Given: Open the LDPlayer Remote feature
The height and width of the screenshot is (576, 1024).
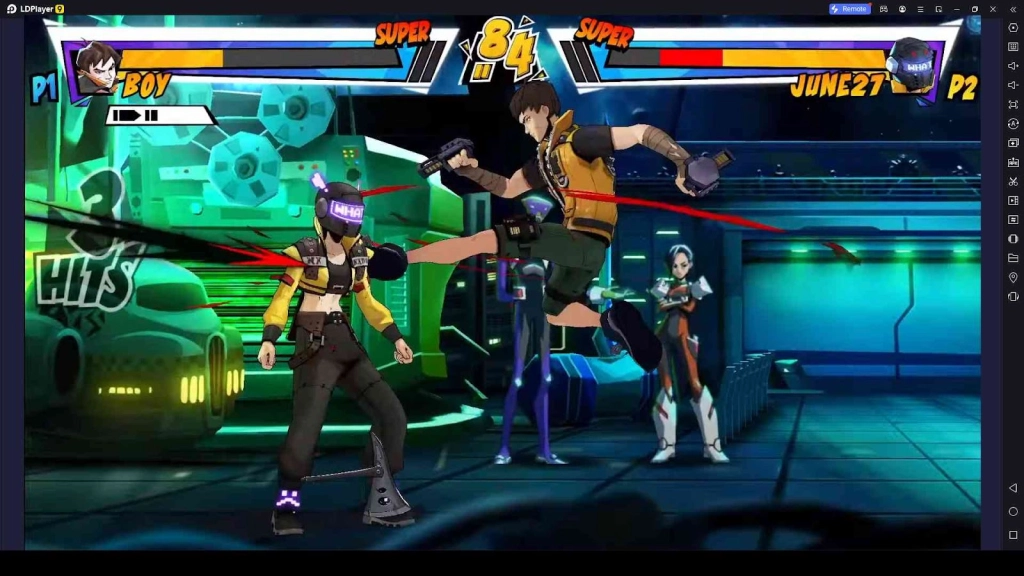Looking at the screenshot, I should (848, 9).
